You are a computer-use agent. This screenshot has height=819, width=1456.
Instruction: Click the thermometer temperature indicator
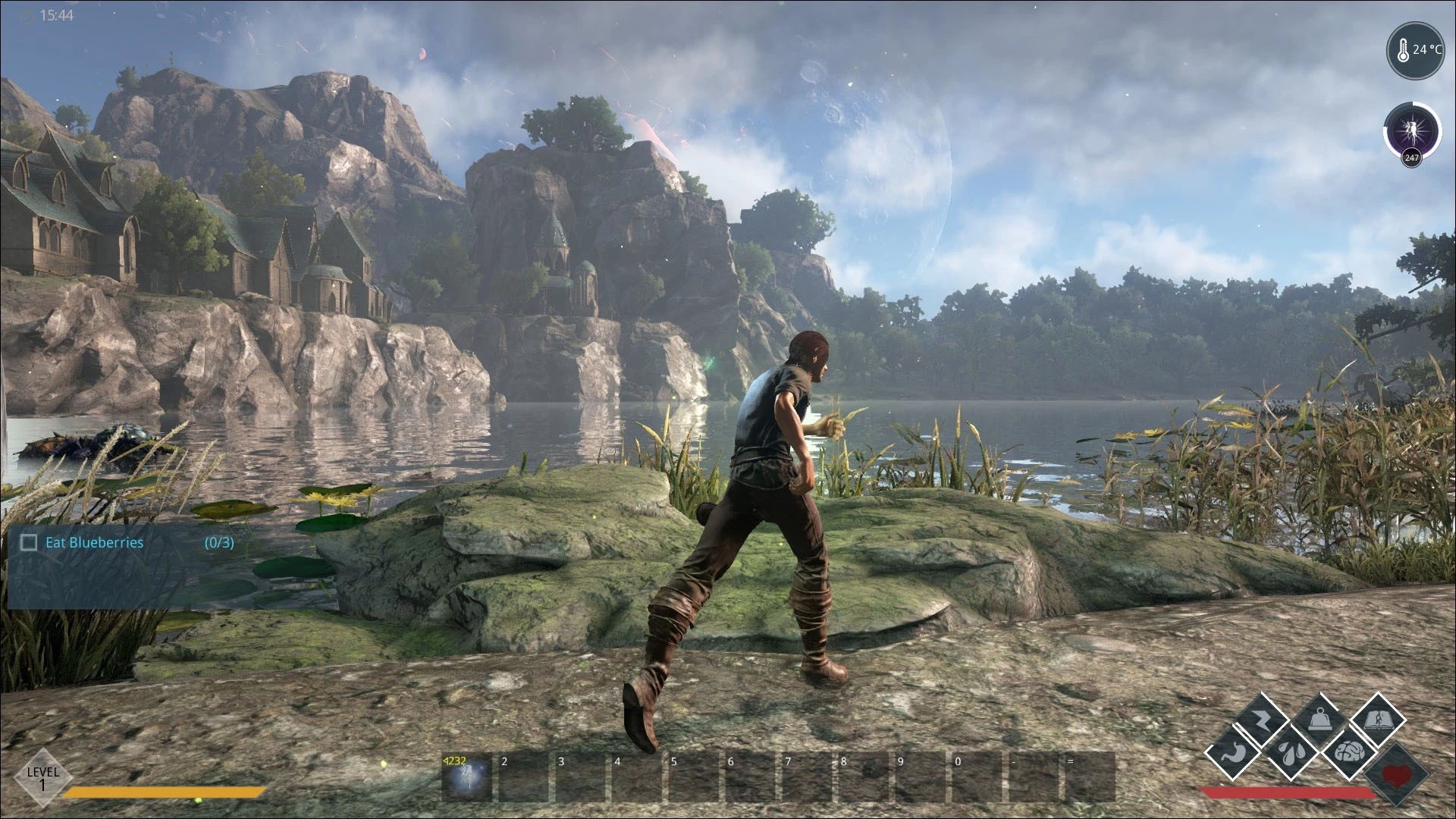(1416, 51)
